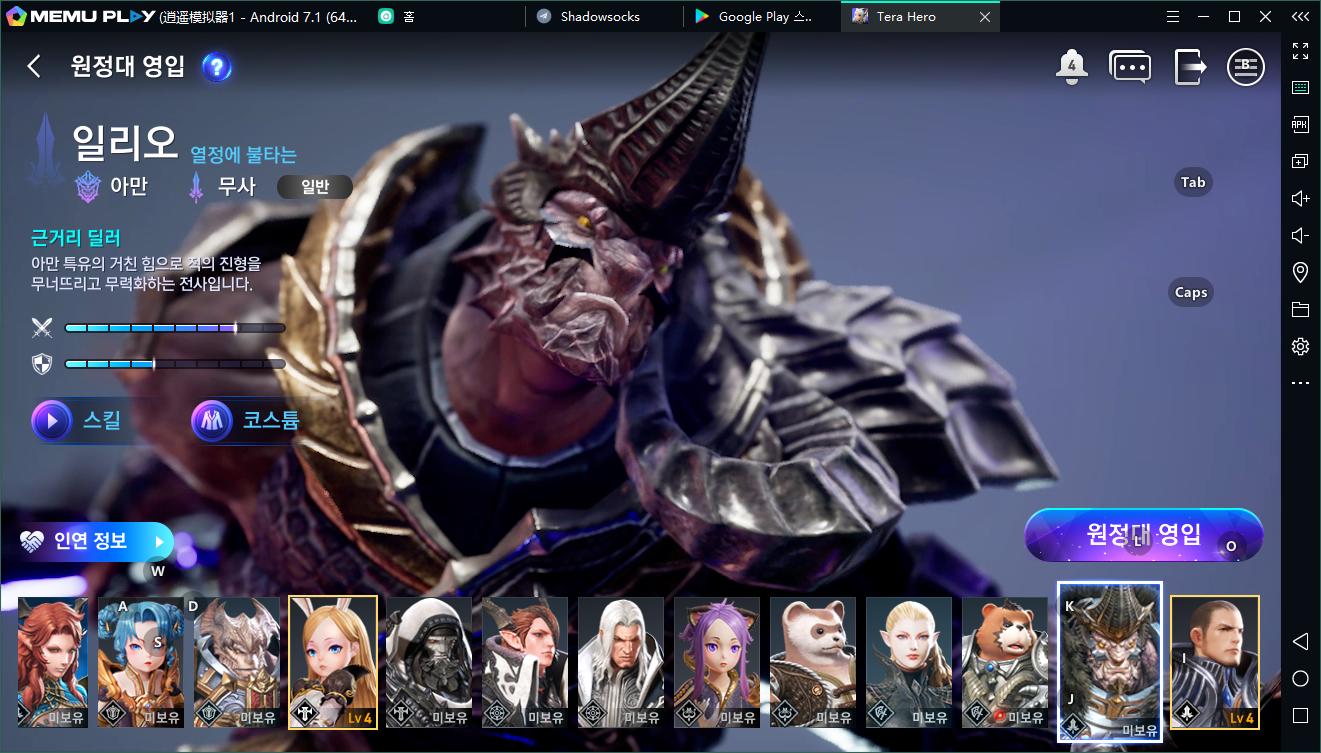Pick the ferret hero portrait
This screenshot has width=1321, height=753.
(813, 662)
